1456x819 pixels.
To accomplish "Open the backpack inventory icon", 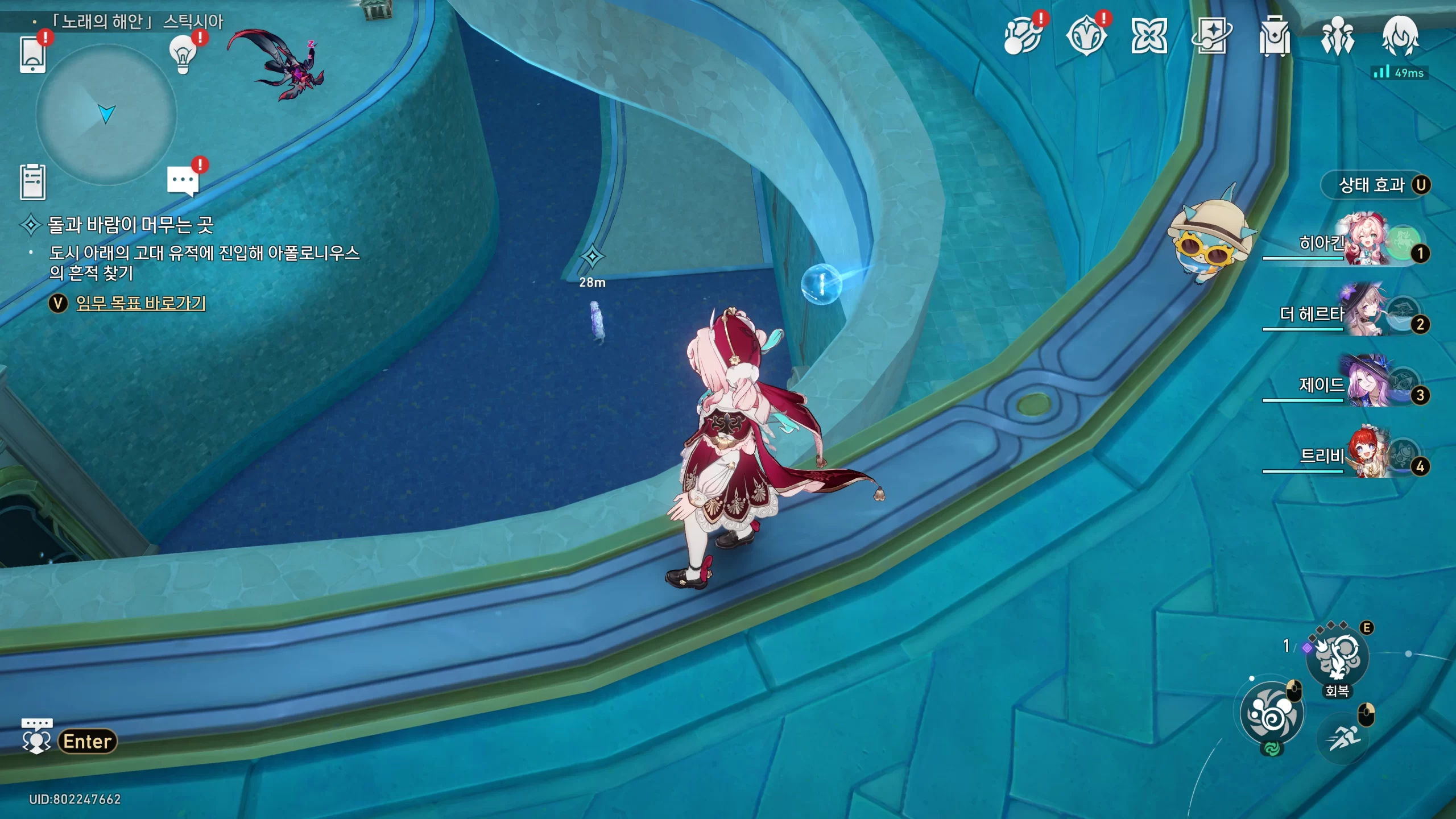I will [x=1274, y=36].
